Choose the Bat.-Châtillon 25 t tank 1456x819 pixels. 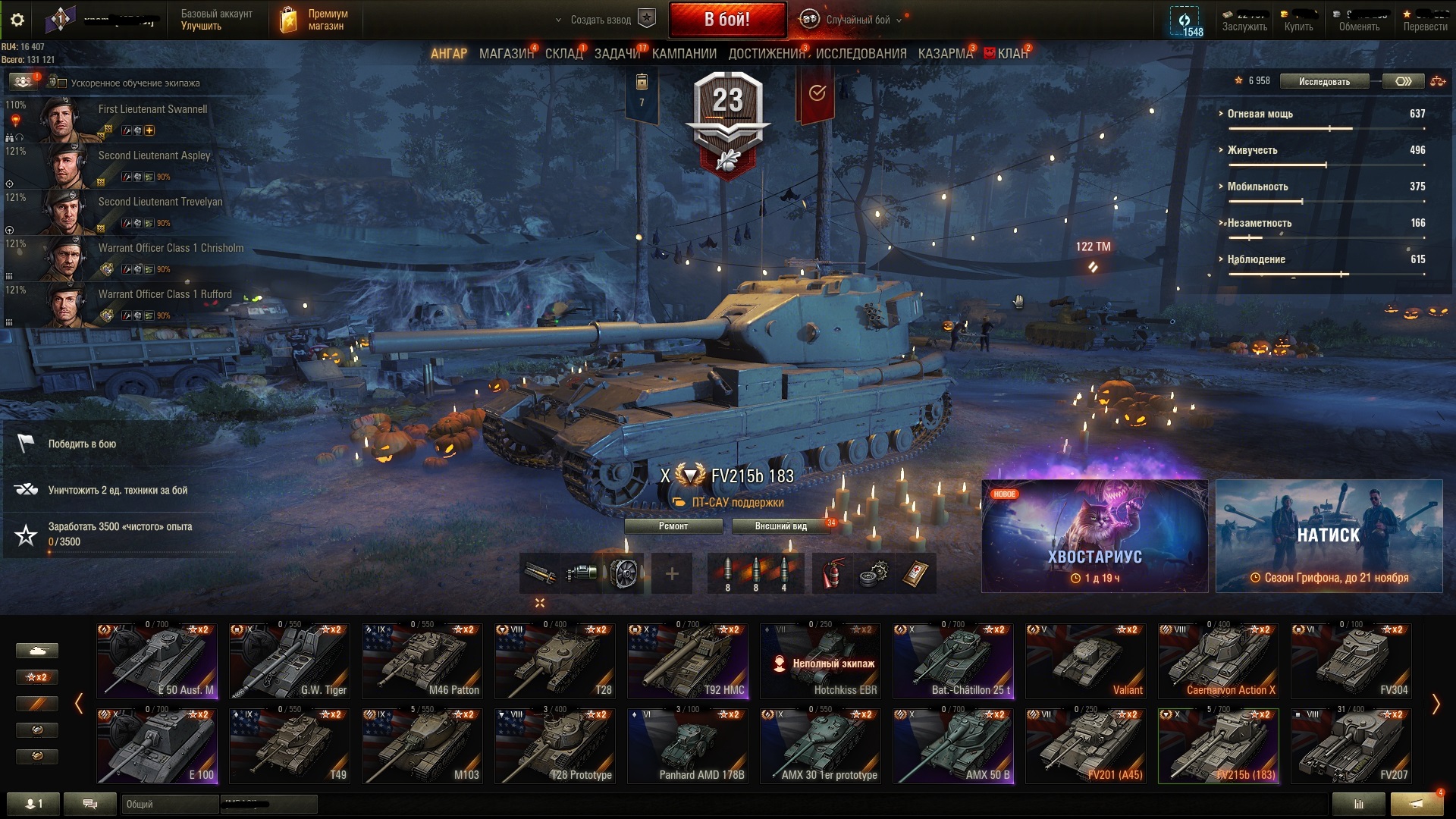click(952, 661)
